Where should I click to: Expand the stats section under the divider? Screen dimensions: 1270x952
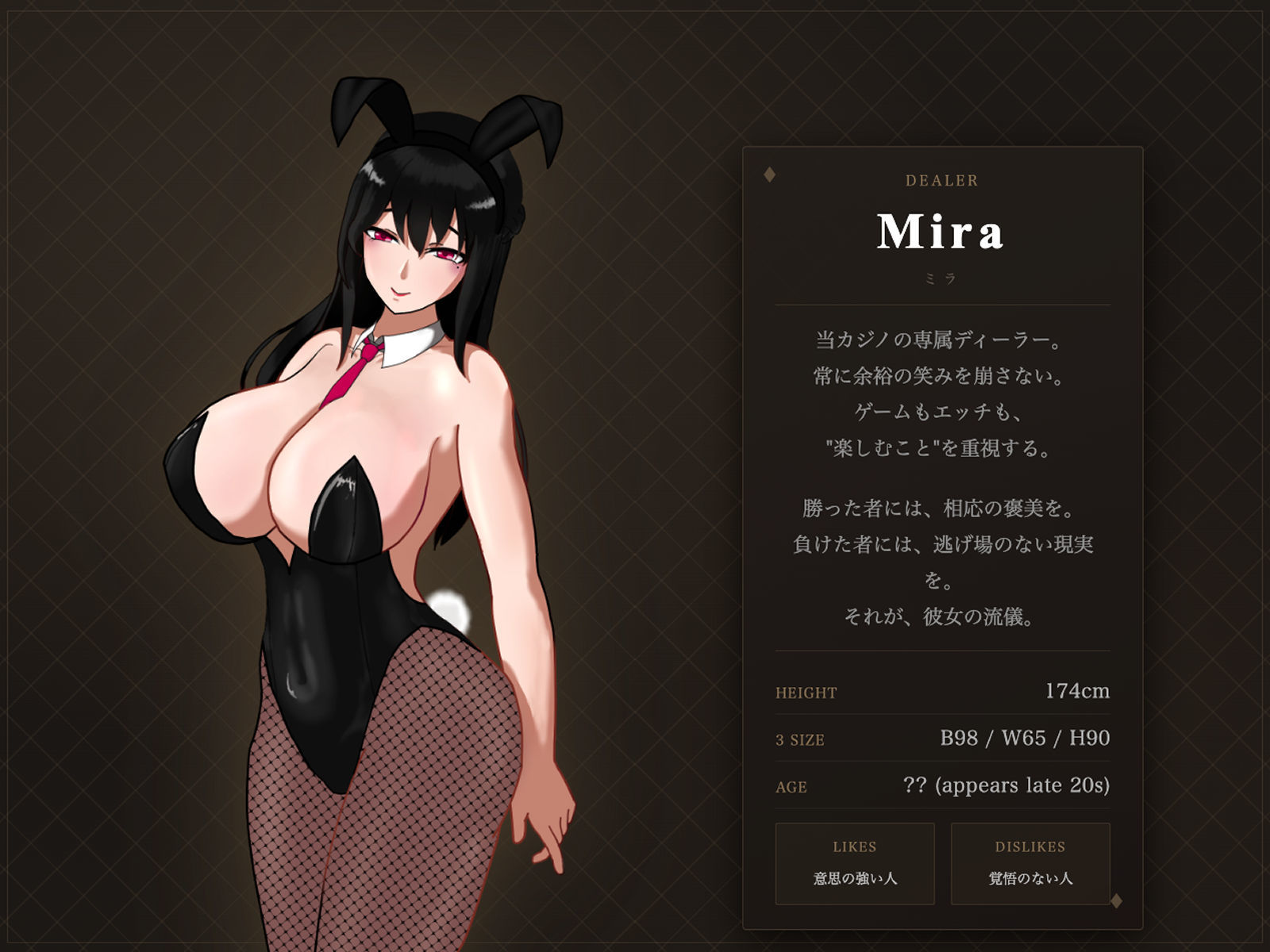(x=941, y=740)
